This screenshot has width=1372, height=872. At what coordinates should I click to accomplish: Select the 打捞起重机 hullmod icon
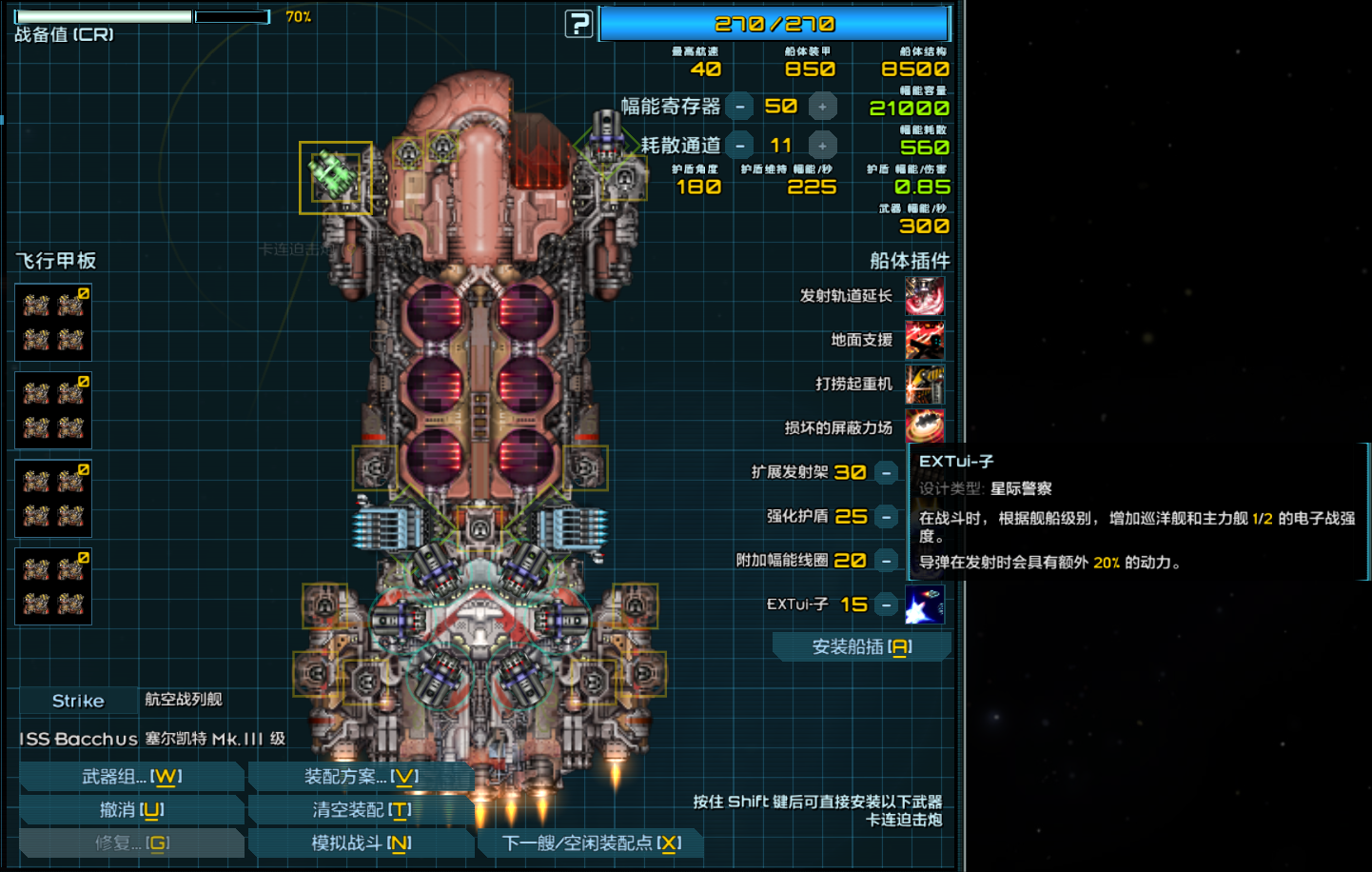coord(924,384)
